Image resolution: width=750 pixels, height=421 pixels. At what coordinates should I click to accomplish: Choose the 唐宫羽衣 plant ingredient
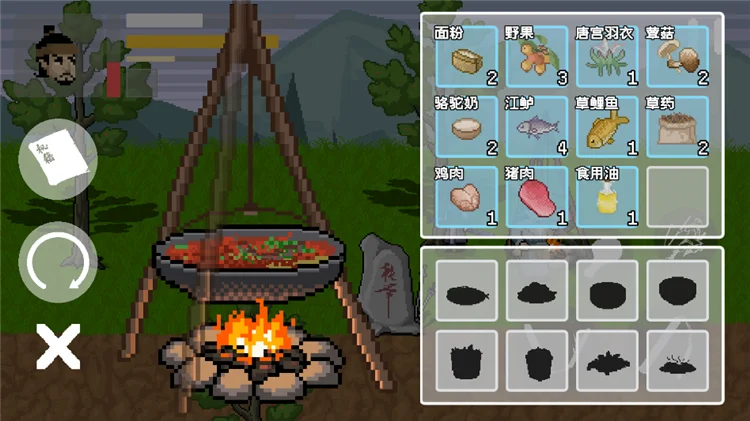[x=607, y=57]
